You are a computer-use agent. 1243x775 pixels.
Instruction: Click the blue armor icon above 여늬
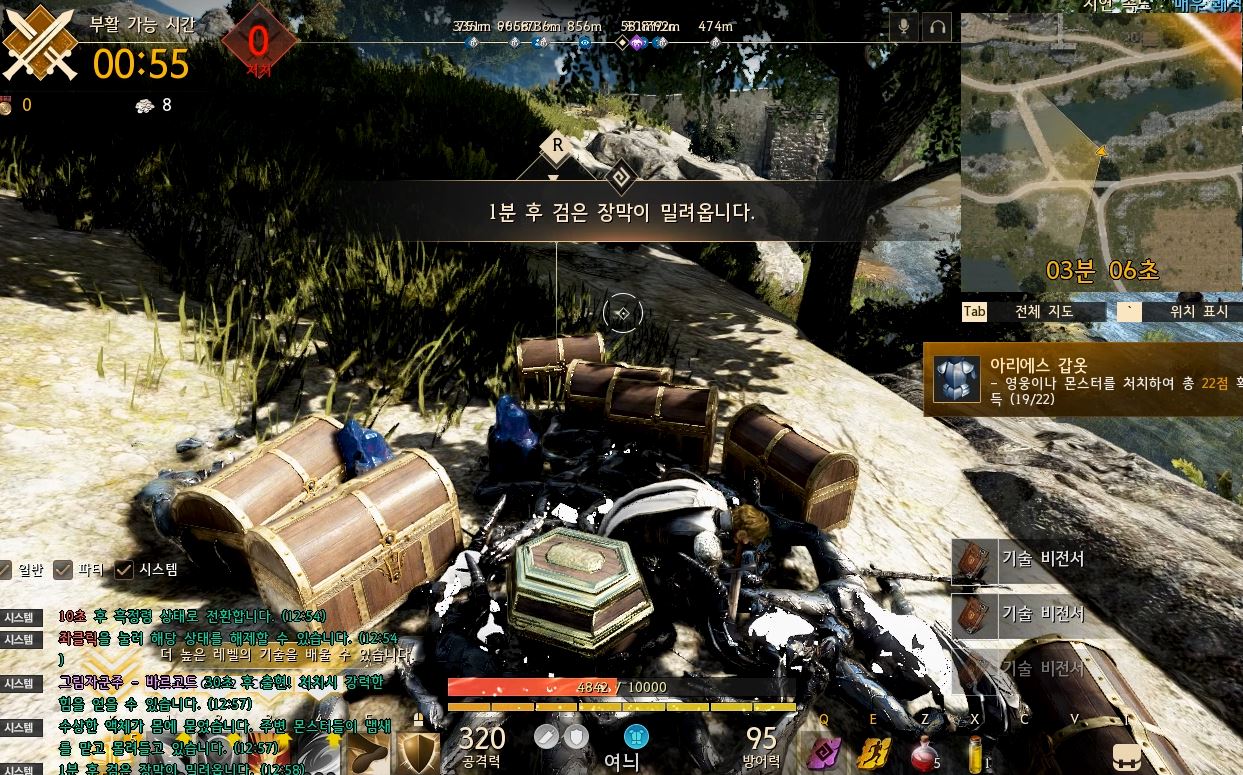636,737
